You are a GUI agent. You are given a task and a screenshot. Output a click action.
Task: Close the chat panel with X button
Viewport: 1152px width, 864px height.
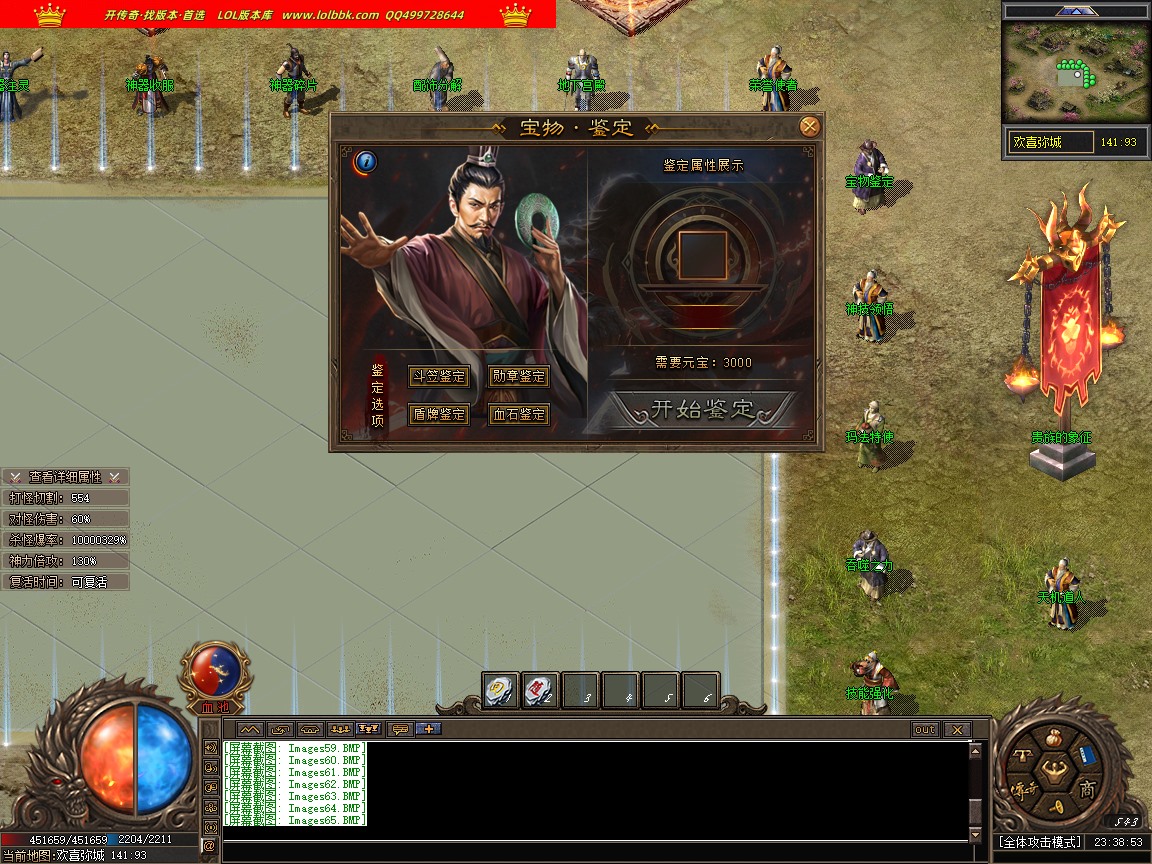pyautogui.click(x=957, y=730)
